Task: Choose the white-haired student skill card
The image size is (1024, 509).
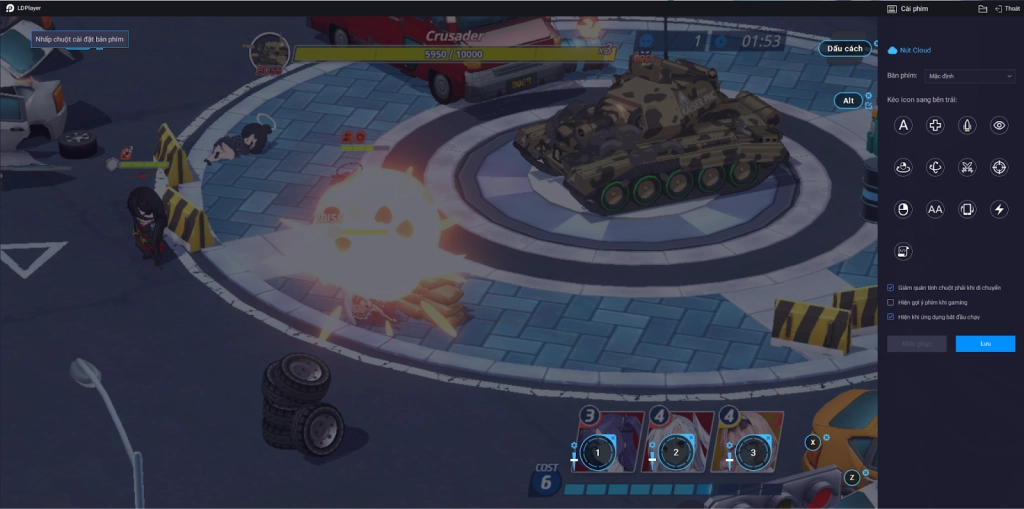Action: point(676,452)
